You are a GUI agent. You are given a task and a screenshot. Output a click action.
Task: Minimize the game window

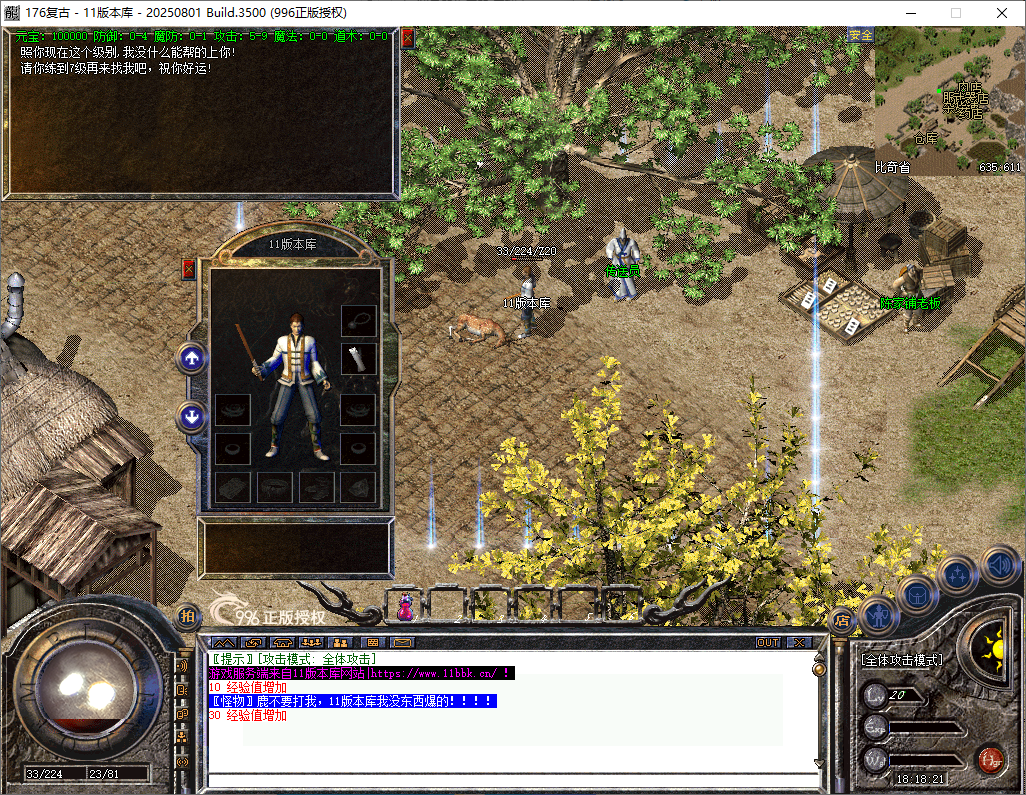point(910,13)
